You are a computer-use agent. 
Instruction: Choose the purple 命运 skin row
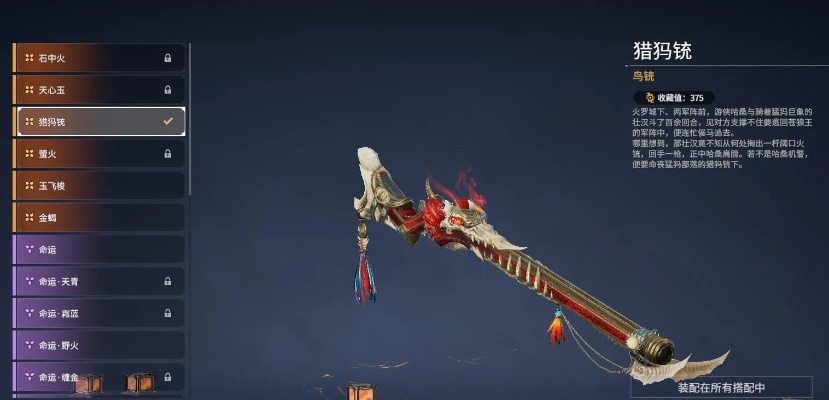(x=98, y=250)
